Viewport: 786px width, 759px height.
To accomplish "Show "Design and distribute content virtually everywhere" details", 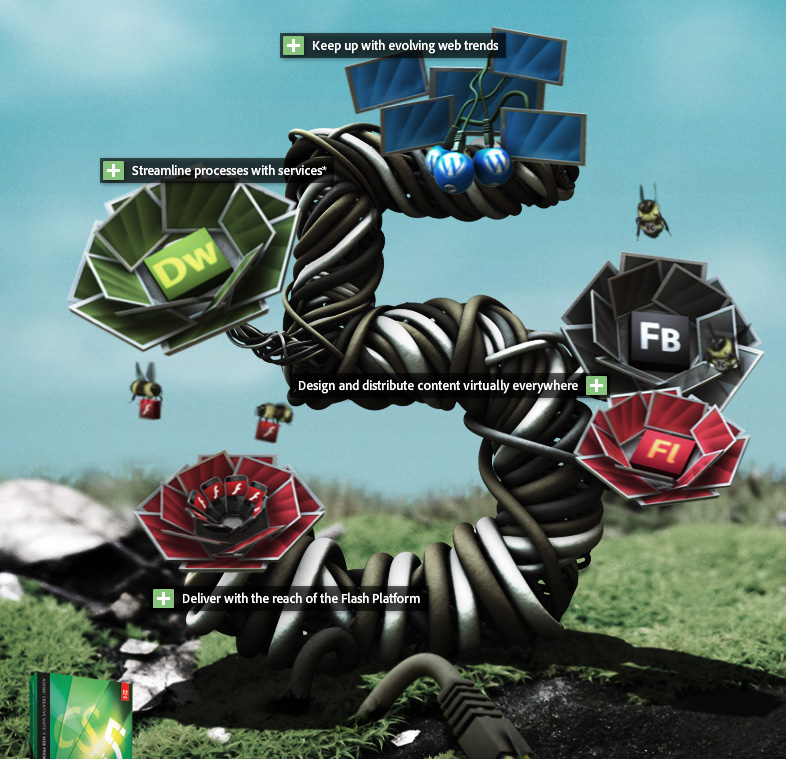I will [x=596, y=386].
